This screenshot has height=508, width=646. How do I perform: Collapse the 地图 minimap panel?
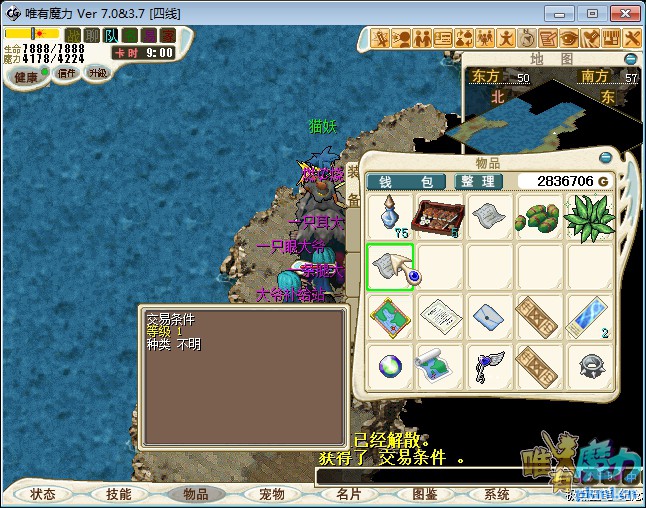coord(631,59)
